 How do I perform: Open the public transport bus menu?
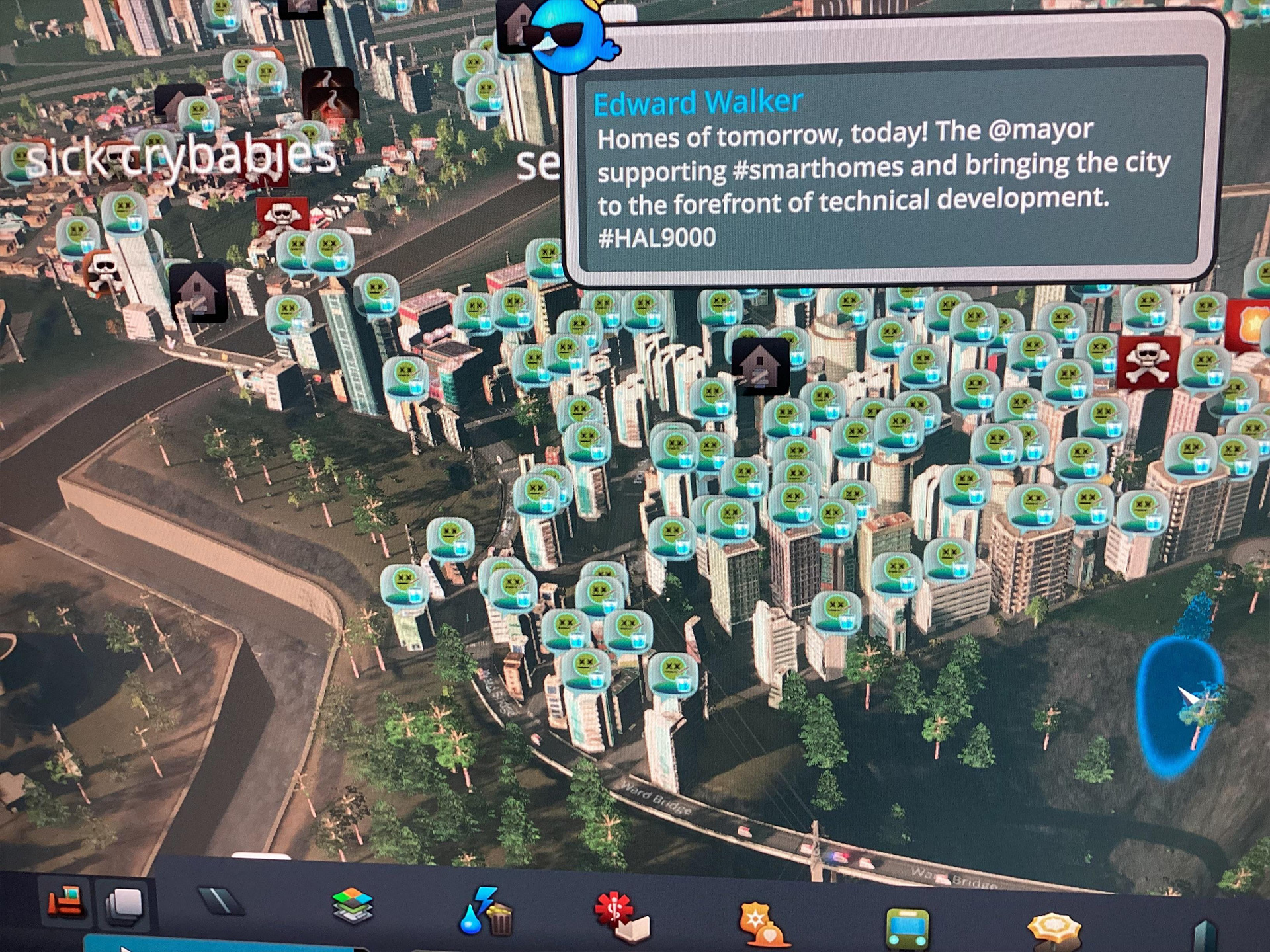pos(907,928)
